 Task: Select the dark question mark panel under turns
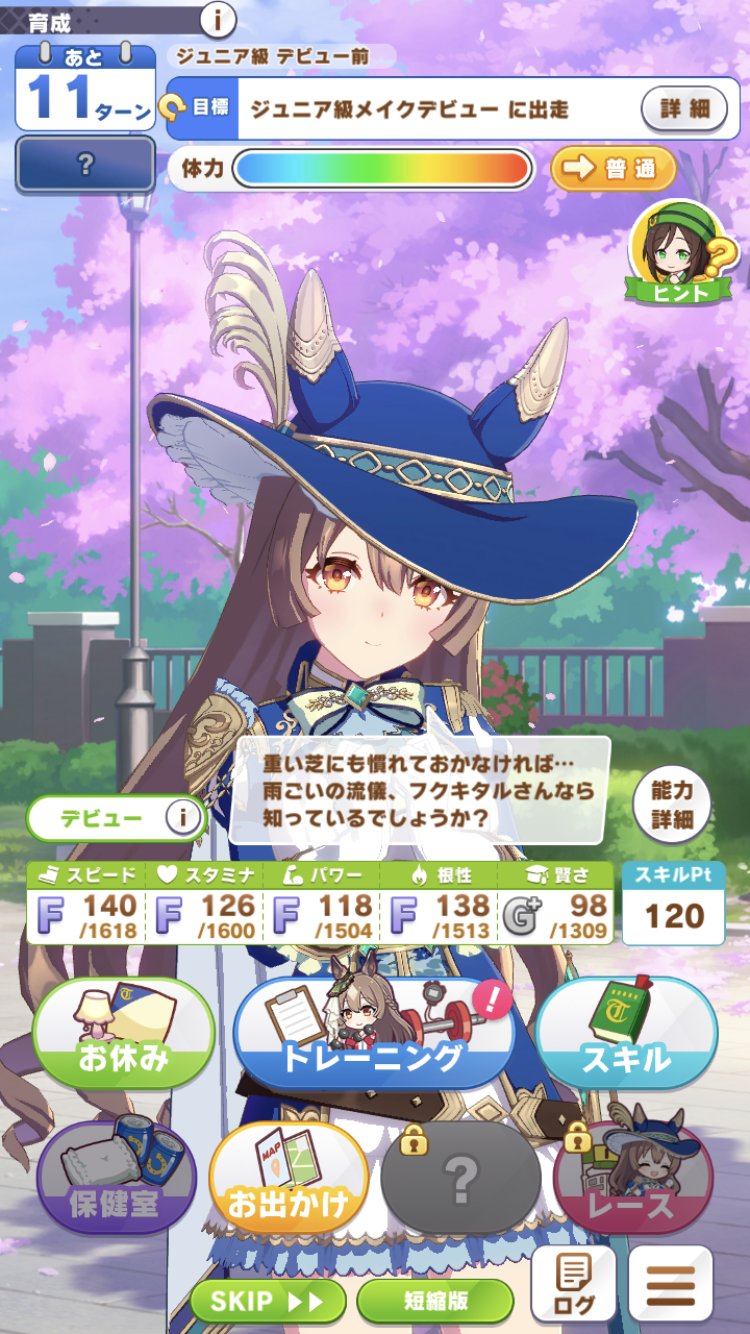tap(86, 164)
